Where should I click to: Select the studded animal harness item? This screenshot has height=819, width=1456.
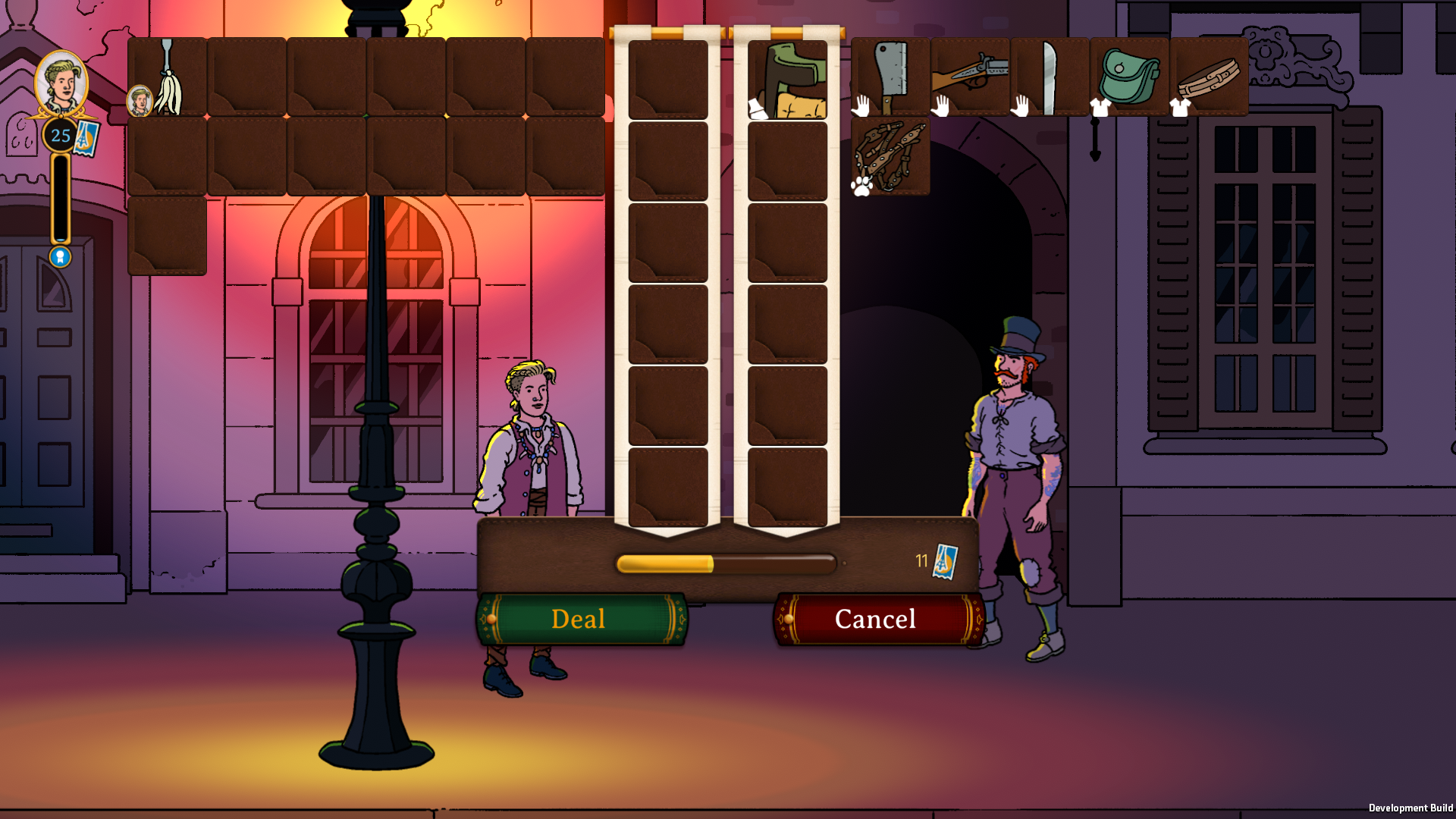pyautogui.click(x=890, y=156)
